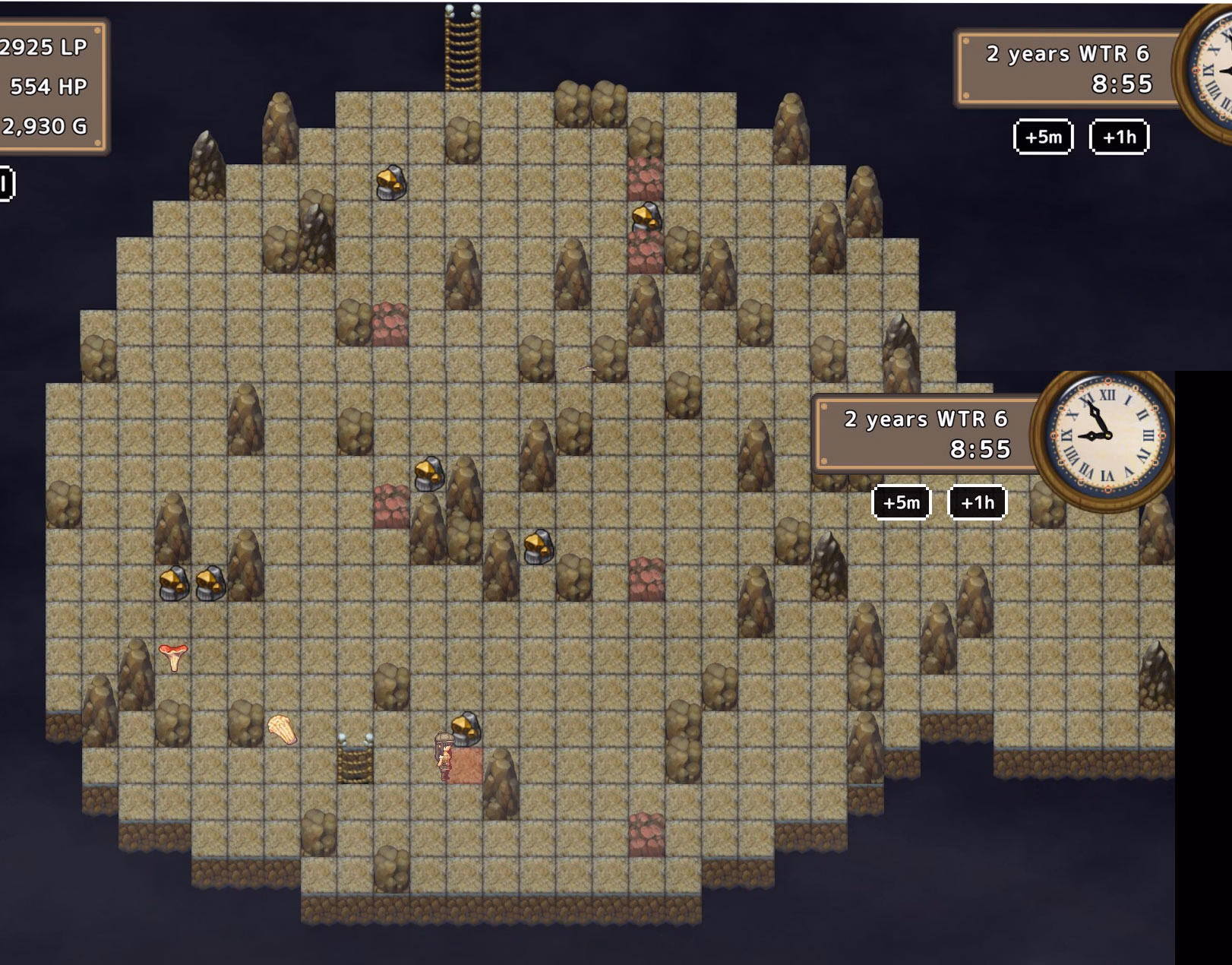The height and width of the screenshot is (965, 1232).
Task: Click +5m beside the fully visible clock
Action: (901, 502)
